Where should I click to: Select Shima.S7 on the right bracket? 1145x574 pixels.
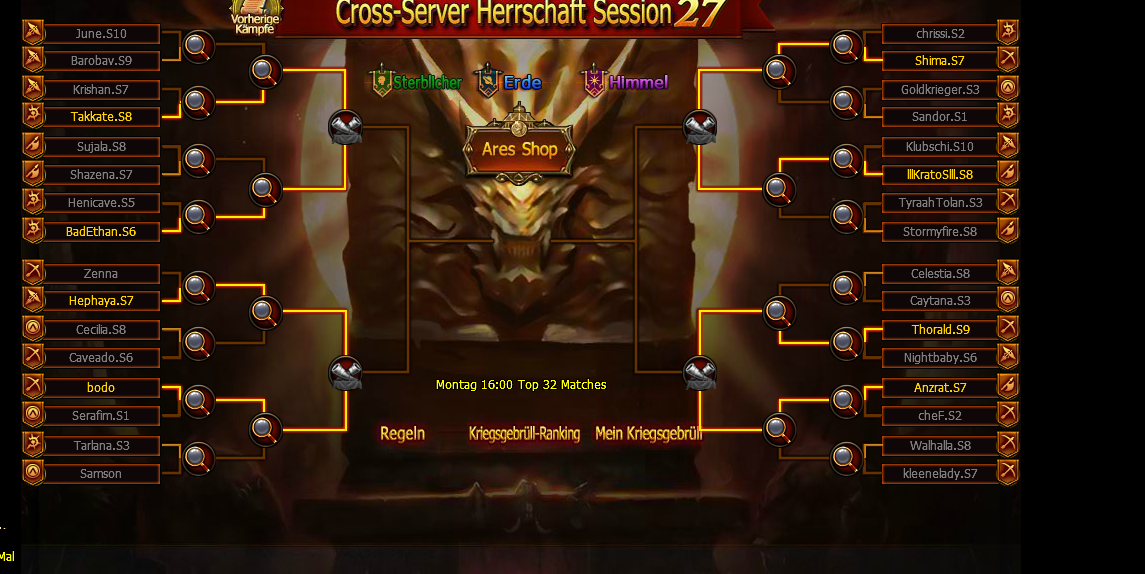(939, 61)
